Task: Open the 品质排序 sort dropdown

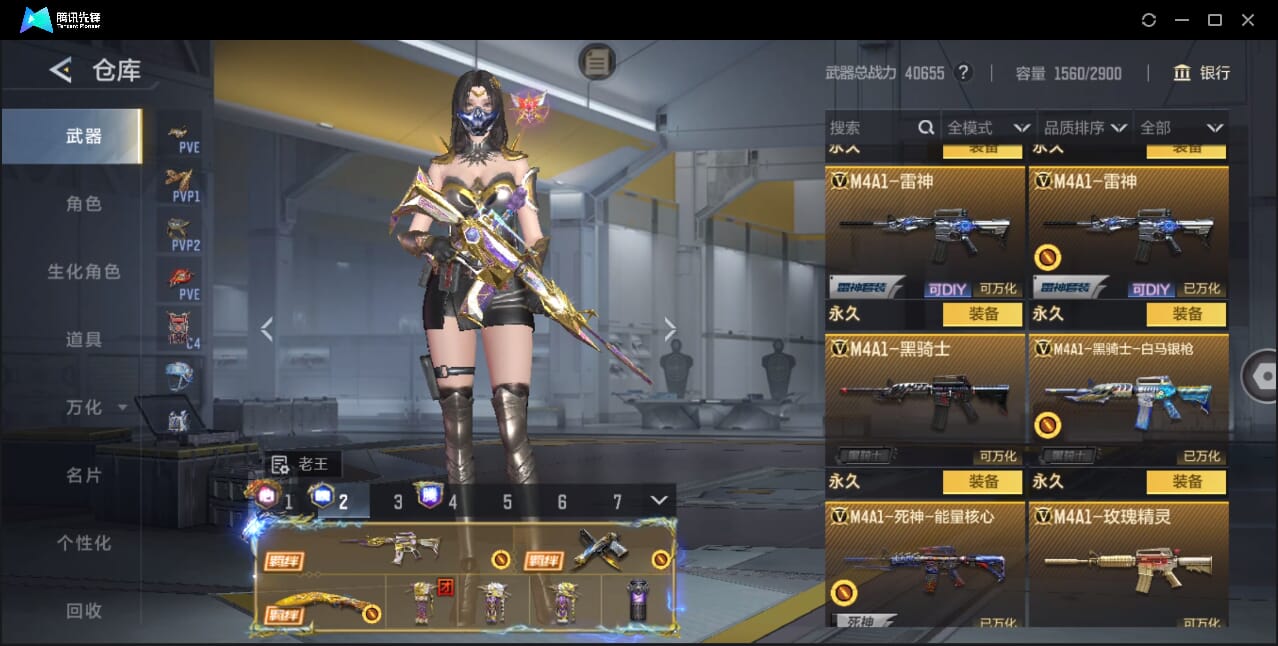Action: pyautogui.click(x=1085, y=128)
